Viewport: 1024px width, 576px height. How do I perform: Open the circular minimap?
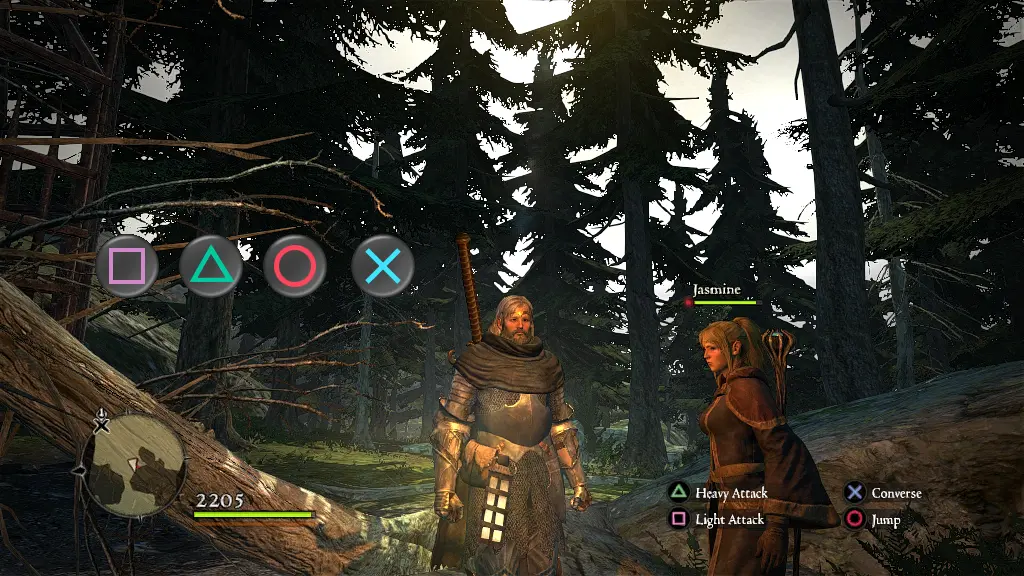(x=134, y=465)
